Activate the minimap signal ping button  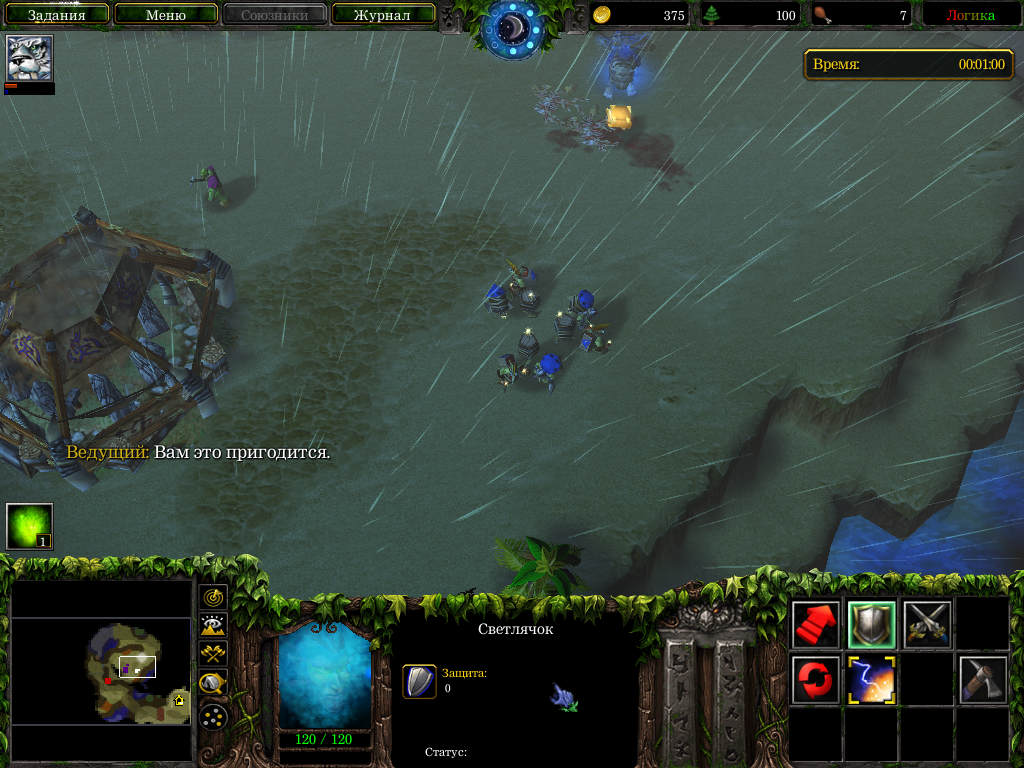(x=213, y=597)
